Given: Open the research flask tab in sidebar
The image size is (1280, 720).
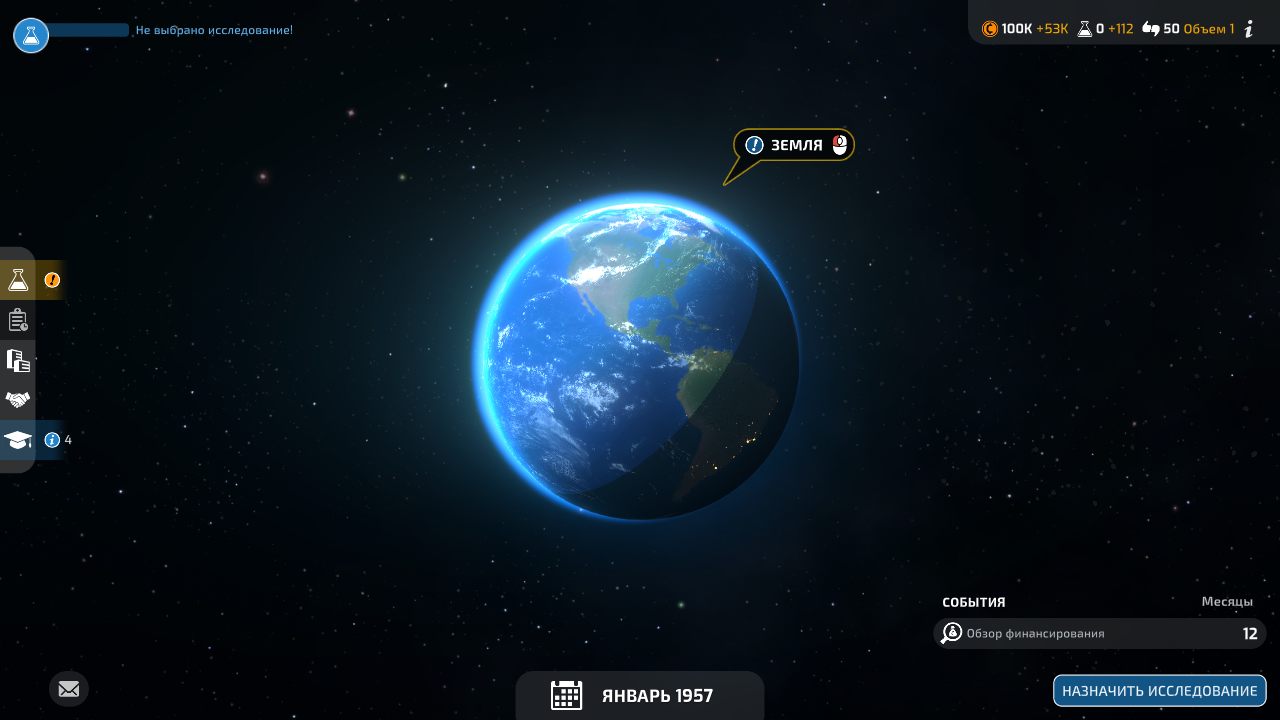Looking at the screenshot, I should 18,280.
